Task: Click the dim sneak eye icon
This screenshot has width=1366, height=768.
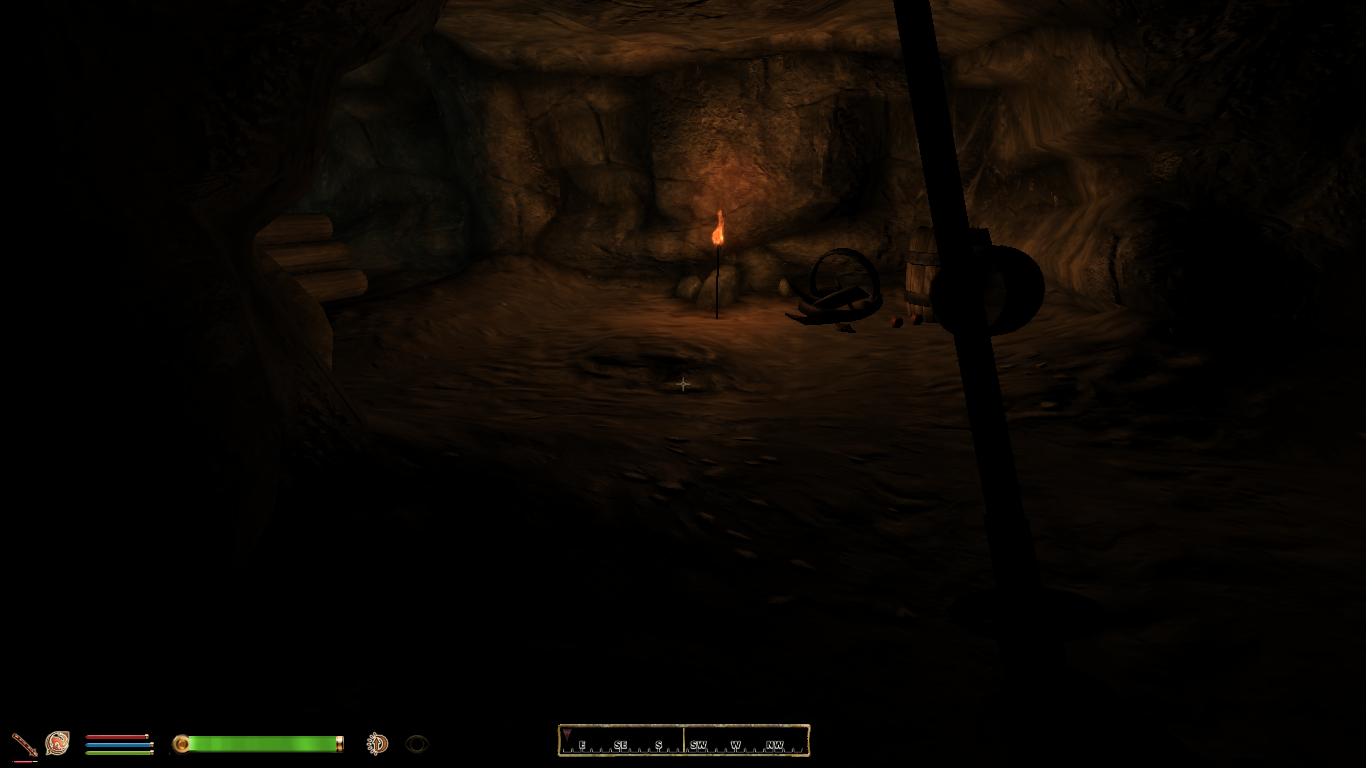Action: coord(417,744)
